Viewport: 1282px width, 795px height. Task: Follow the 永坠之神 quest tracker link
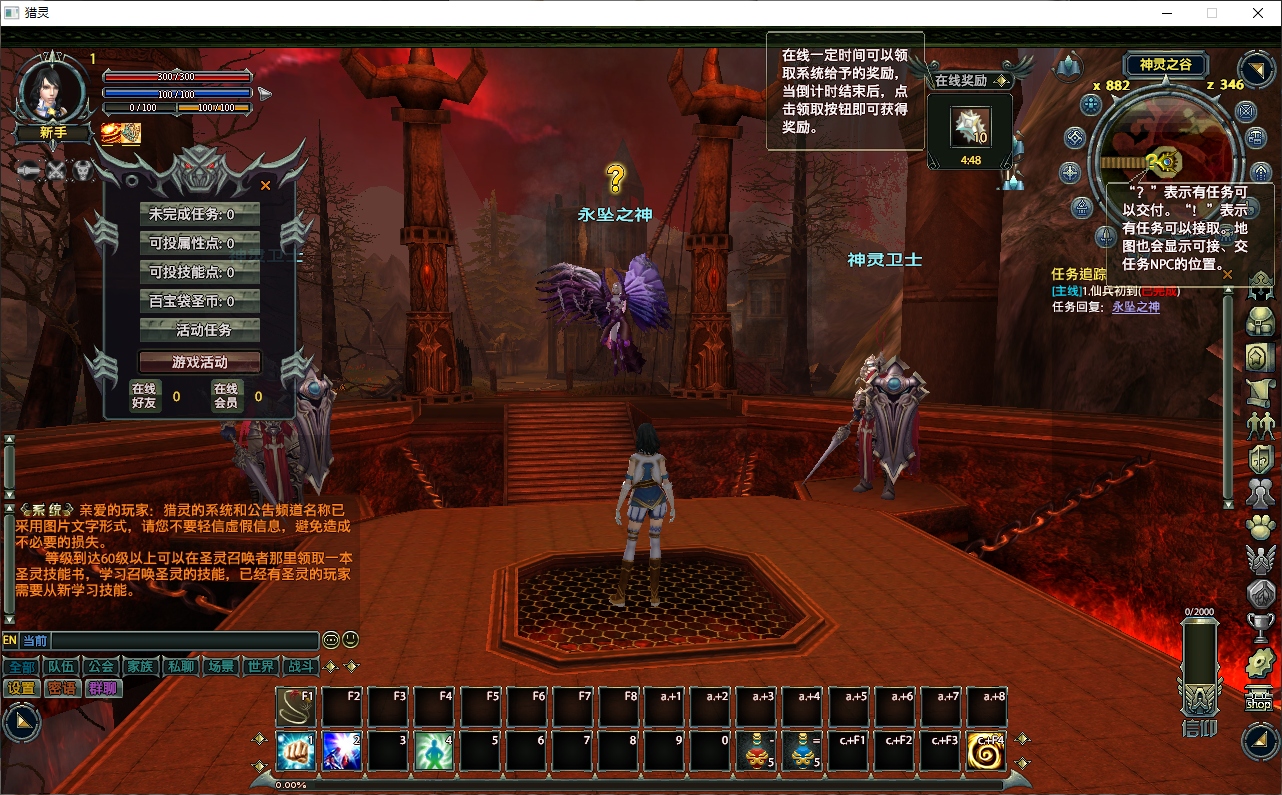(x=1136, y=307)
